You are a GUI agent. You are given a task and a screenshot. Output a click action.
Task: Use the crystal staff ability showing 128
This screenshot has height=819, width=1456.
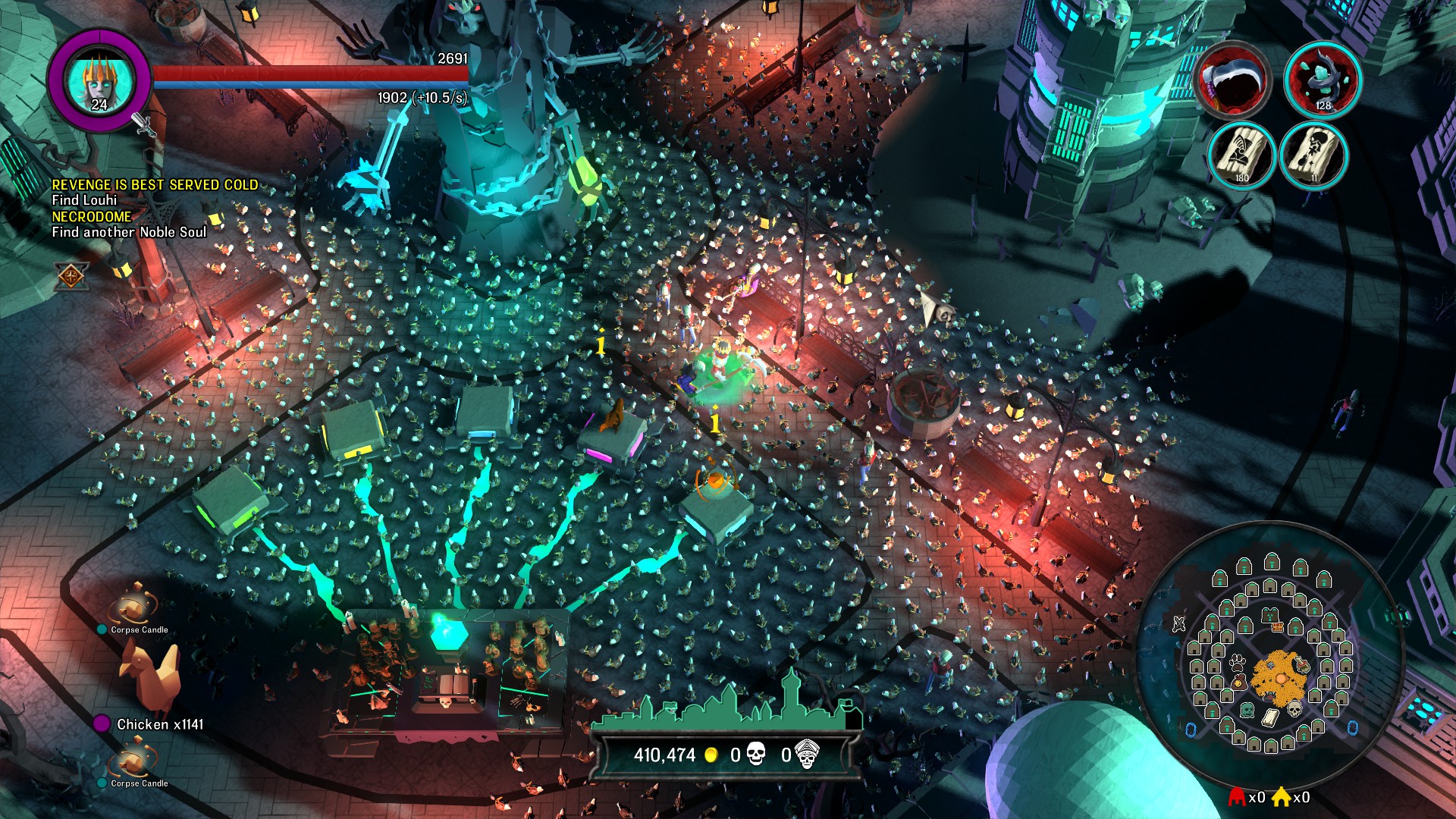coord(1323,80)
